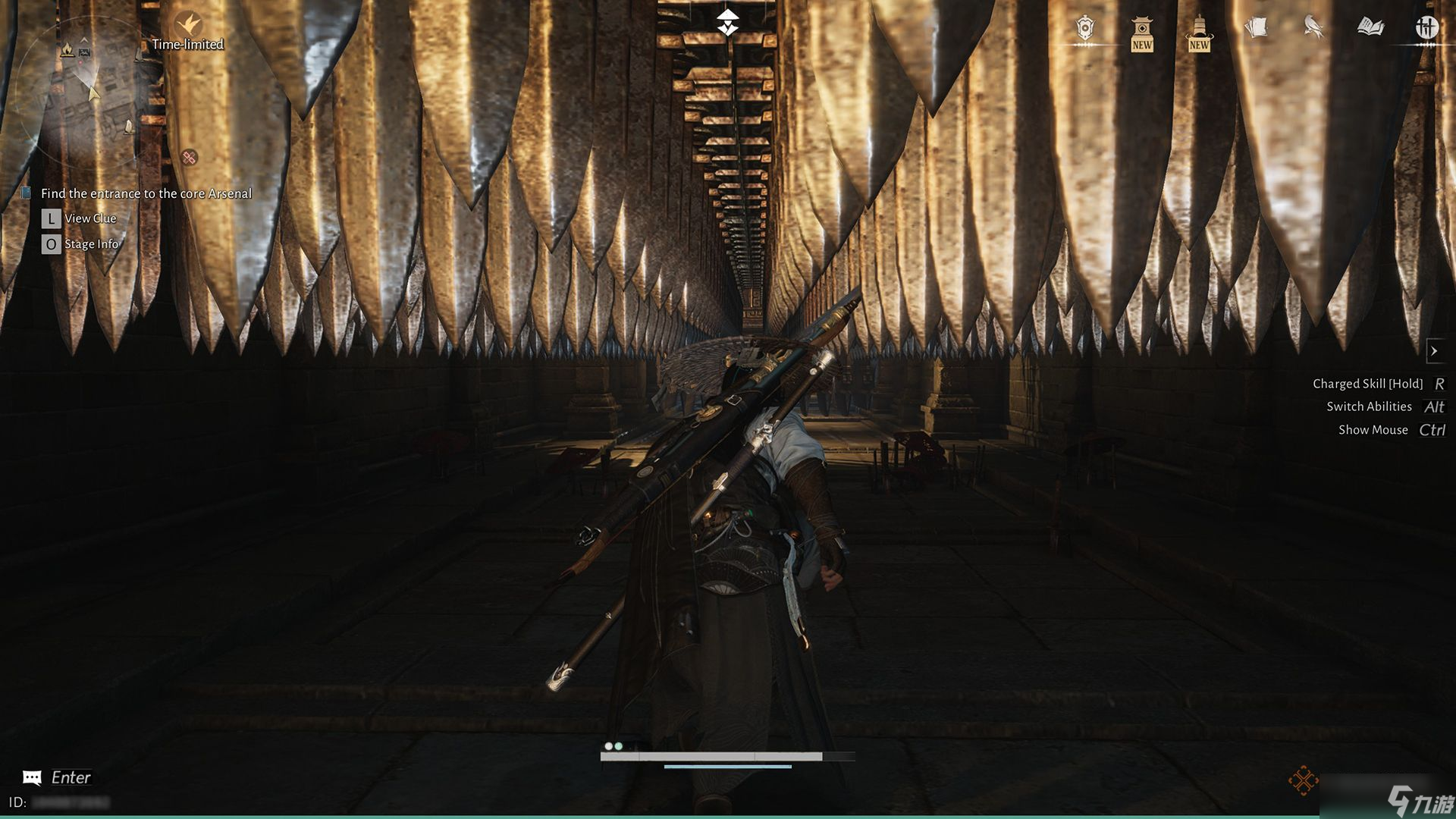1456x819 pixels.
Task: Open the pagoda shrine icon marked NEW
Action: tap(1141, 32)
